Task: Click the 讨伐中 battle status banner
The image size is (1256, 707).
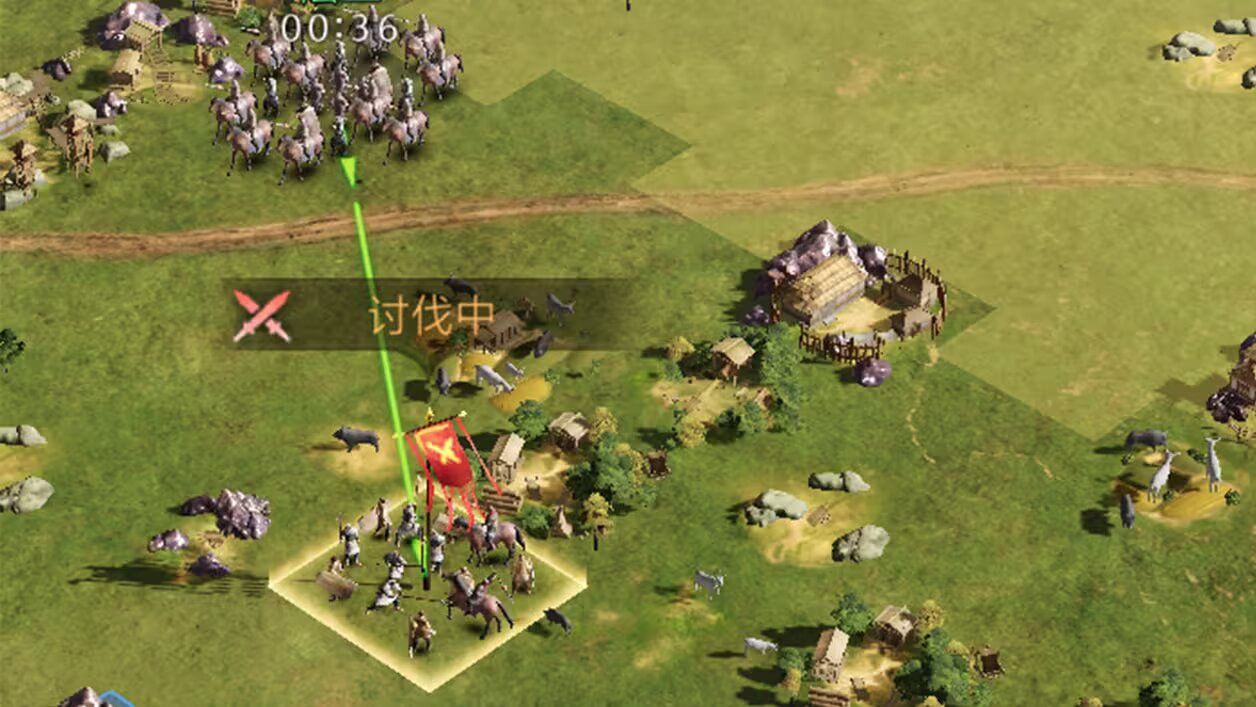Action: tap(430, 315)
